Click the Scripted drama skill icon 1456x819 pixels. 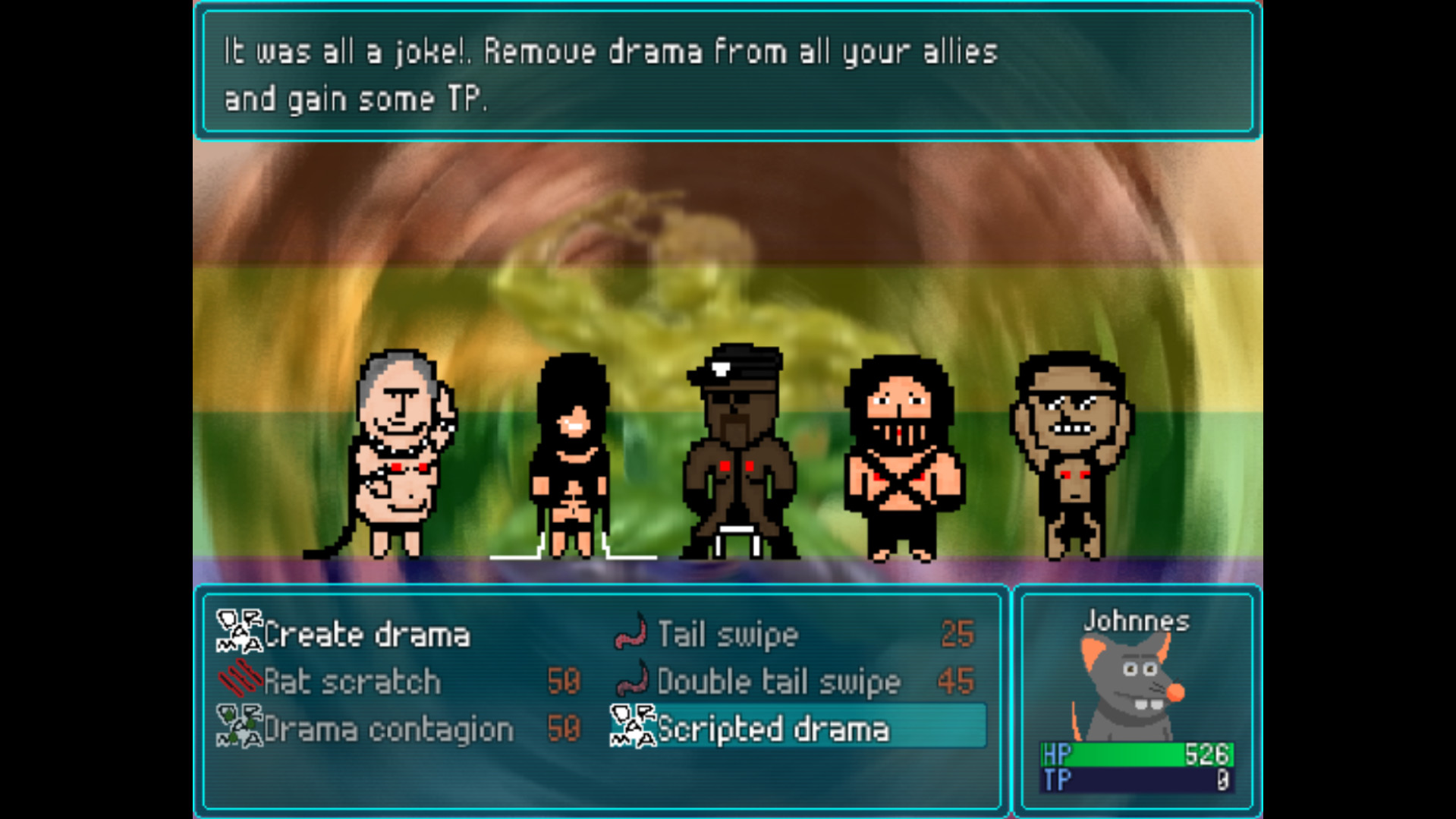631,727
